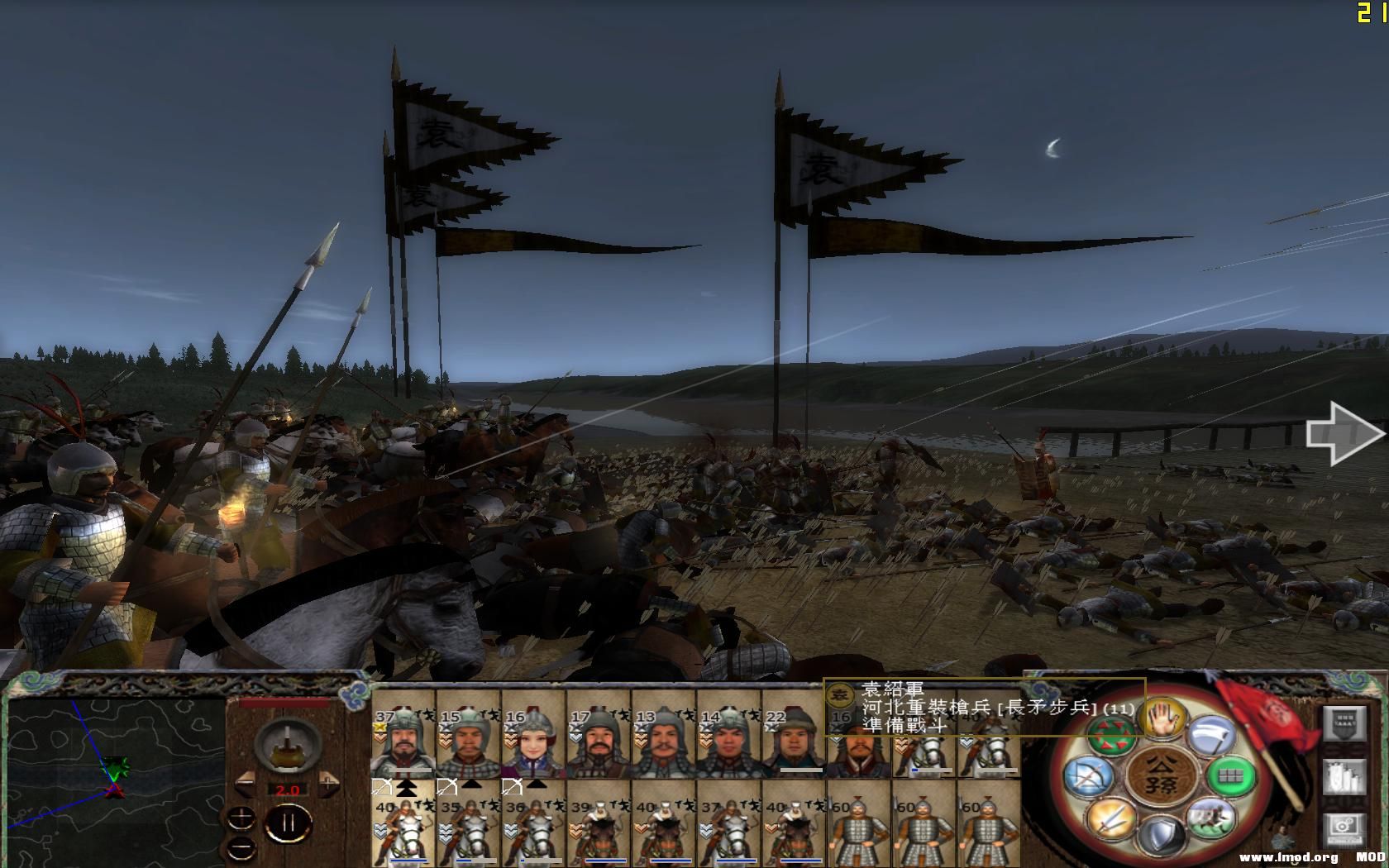The height and width of the screenshot is (868, 1389).
Task: Group units with the green grid icon
Action: tap(1232, 776)
